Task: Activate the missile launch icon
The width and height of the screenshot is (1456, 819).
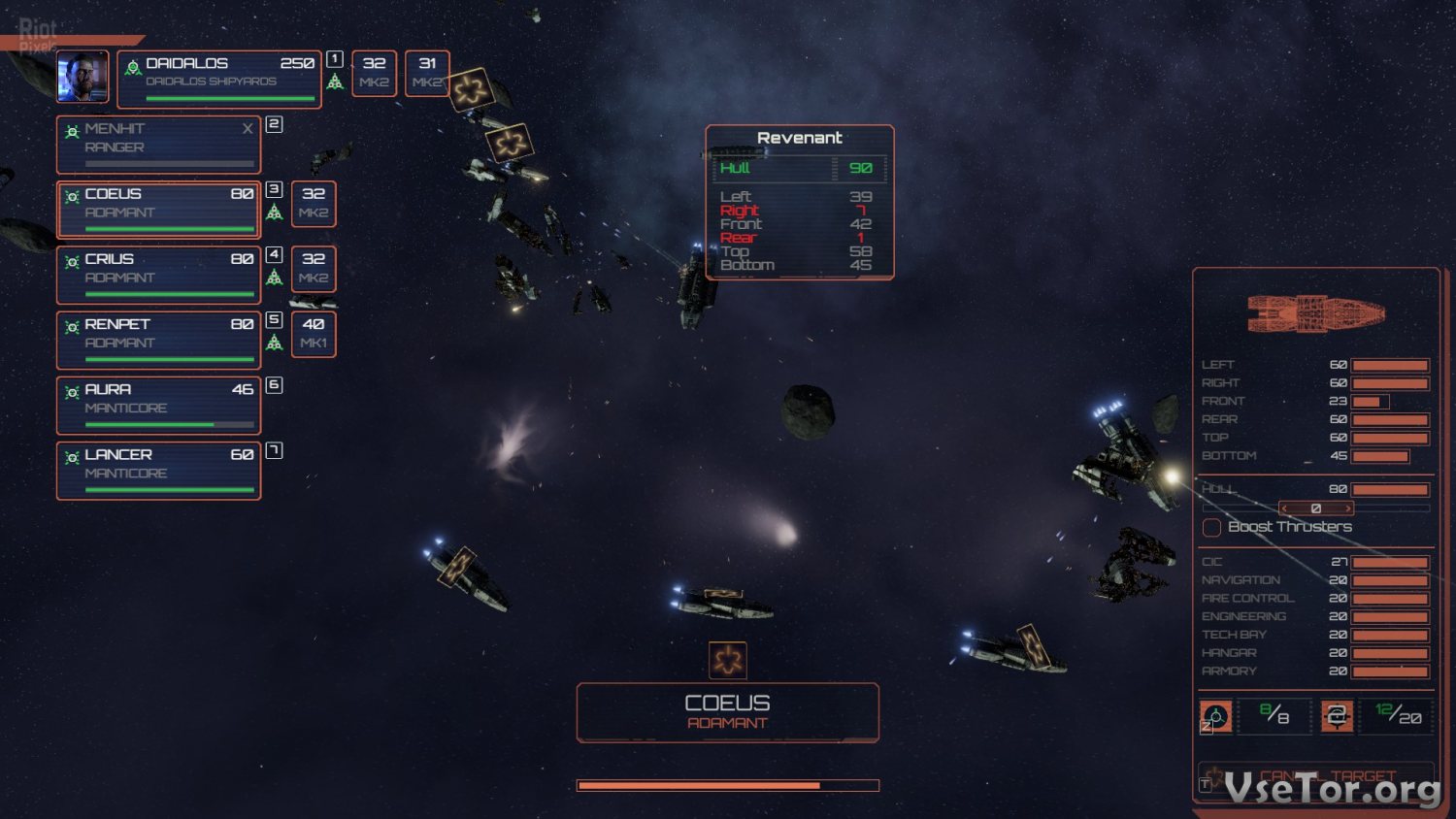Action: tap(1216, 716)
